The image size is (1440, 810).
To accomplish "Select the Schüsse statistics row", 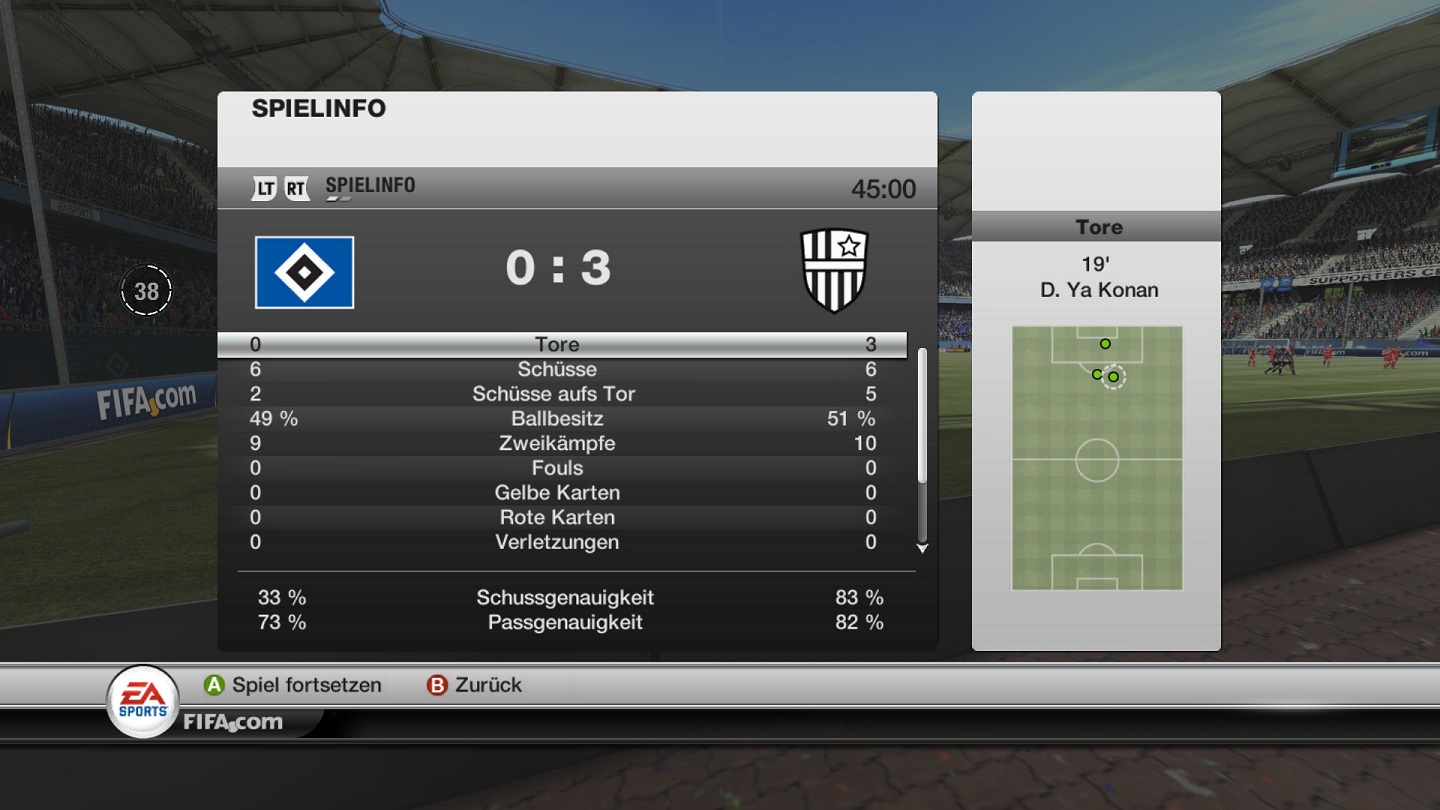I will point(557,370).
